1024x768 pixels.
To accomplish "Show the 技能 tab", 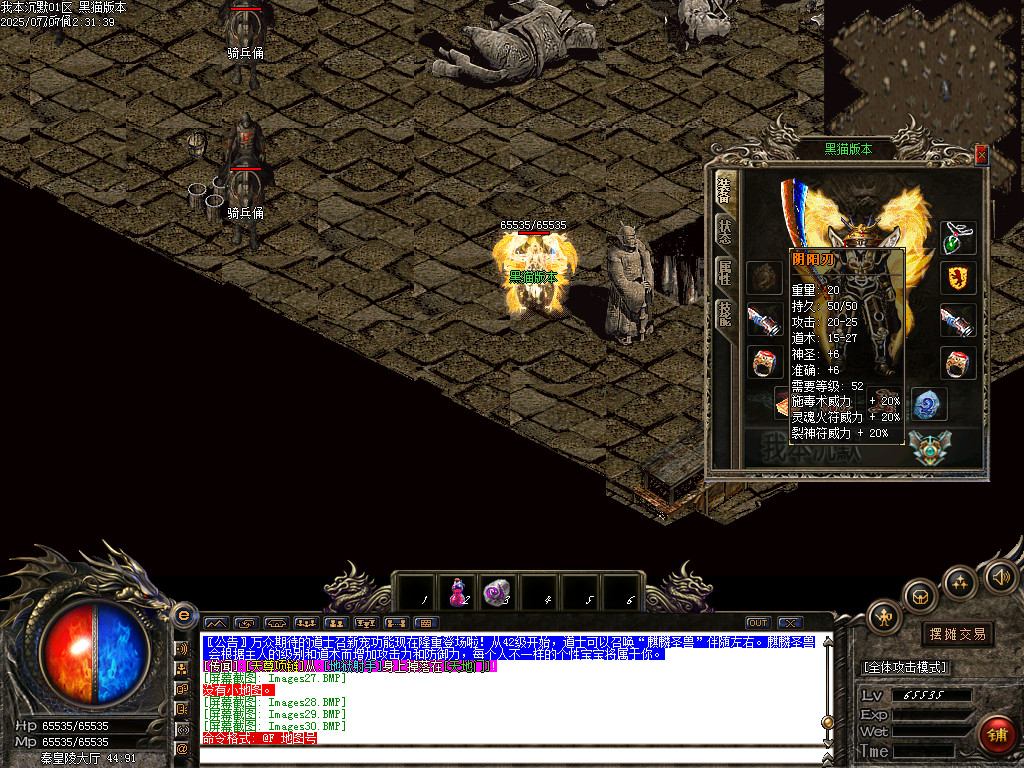I will coord(723,315).
